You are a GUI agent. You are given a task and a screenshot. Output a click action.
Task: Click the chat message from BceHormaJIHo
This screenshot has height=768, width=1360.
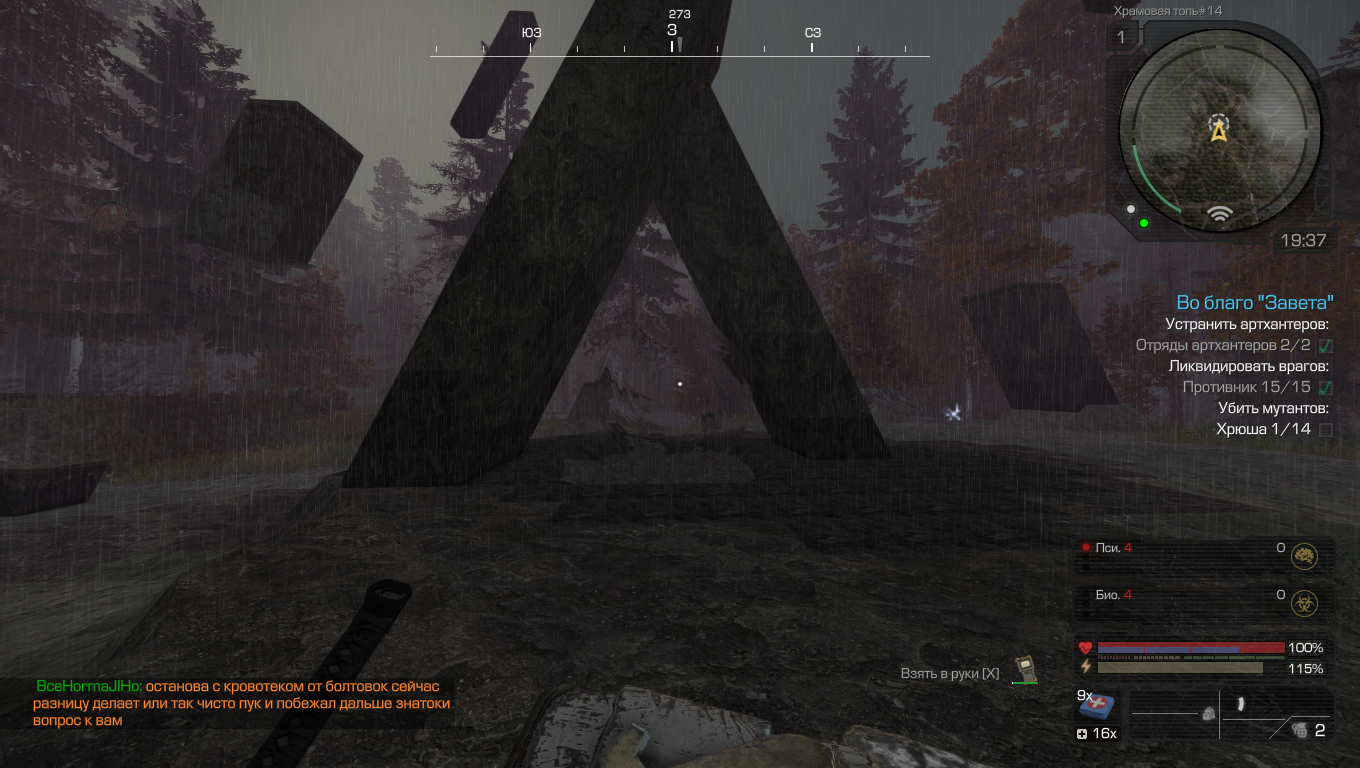pyautogui.click(x=243, y=703)
